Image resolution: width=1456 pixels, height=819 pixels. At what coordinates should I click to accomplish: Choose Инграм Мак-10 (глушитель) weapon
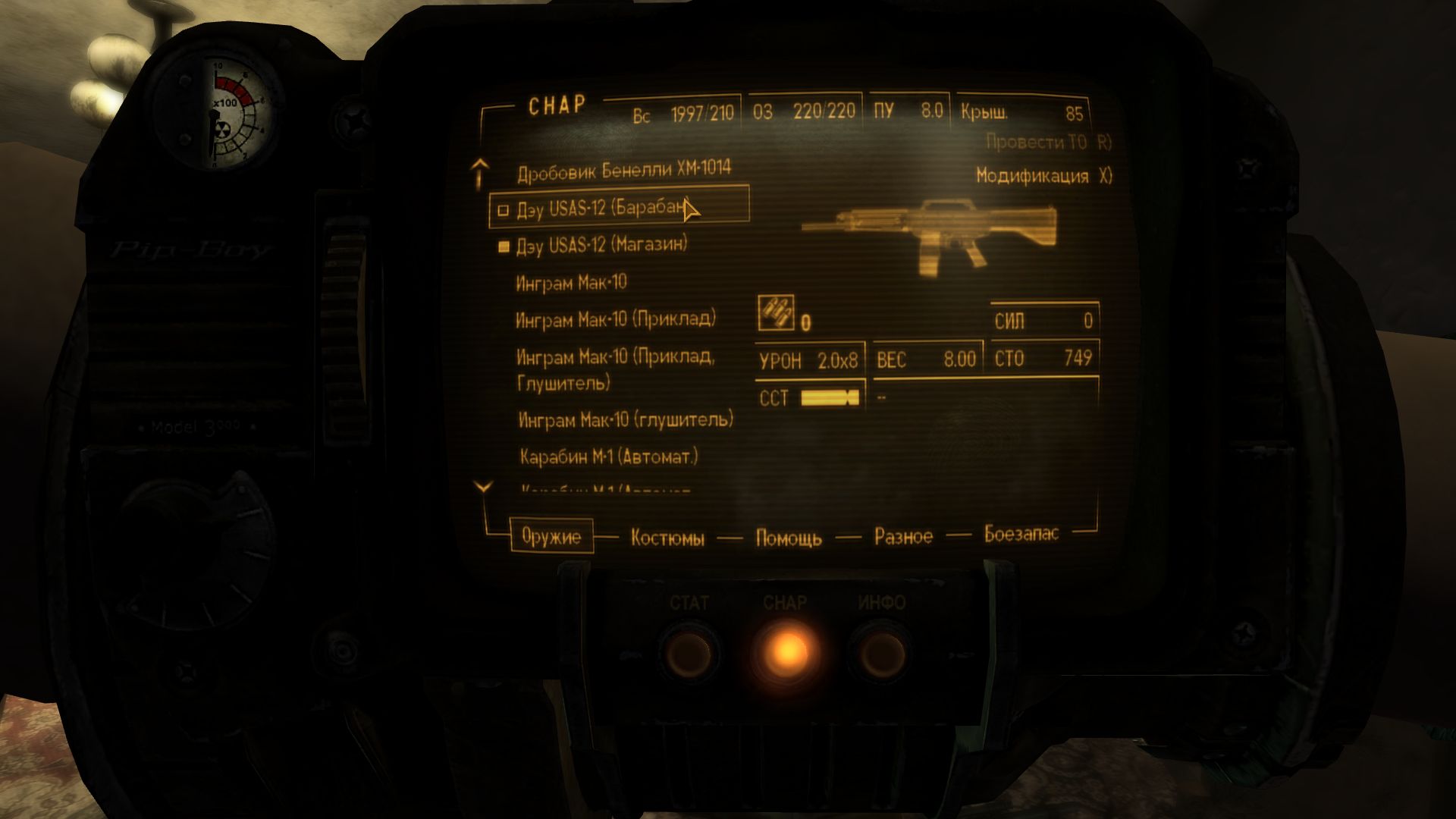(x=626, y=419)
